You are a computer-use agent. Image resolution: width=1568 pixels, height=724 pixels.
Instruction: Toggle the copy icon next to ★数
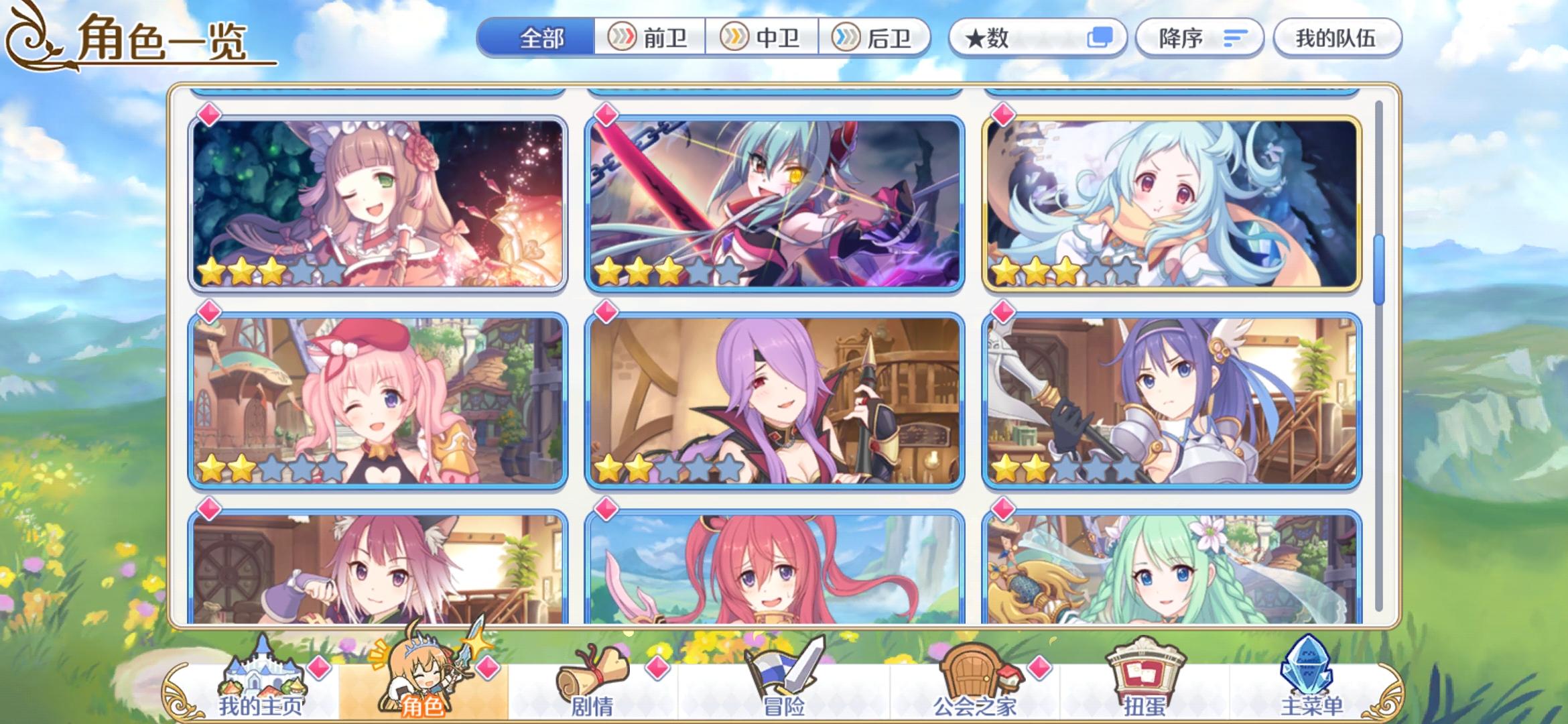click(1100, 38)
